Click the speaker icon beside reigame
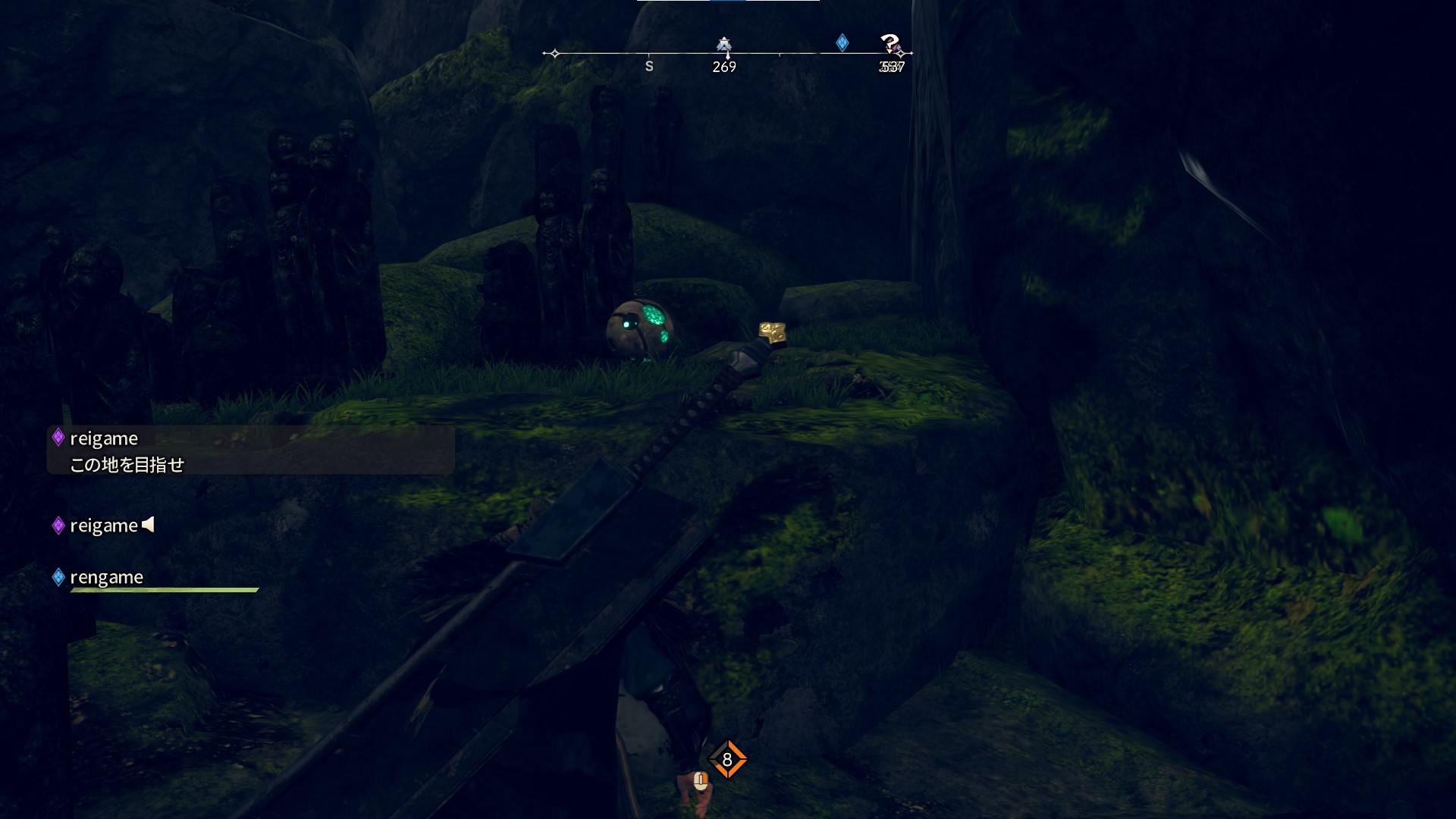 pos(149,525)
